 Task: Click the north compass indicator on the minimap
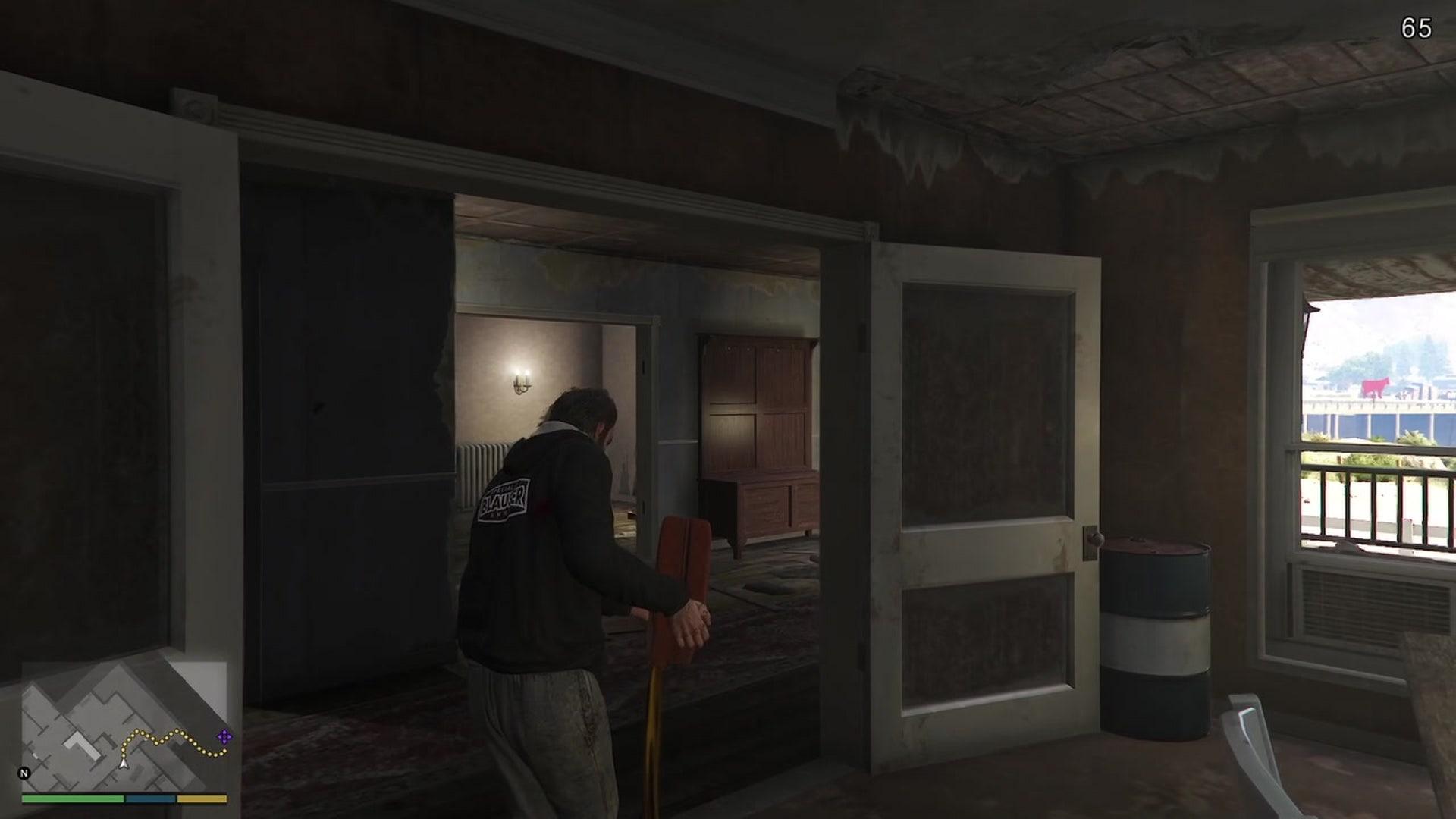tap(26, 773)
